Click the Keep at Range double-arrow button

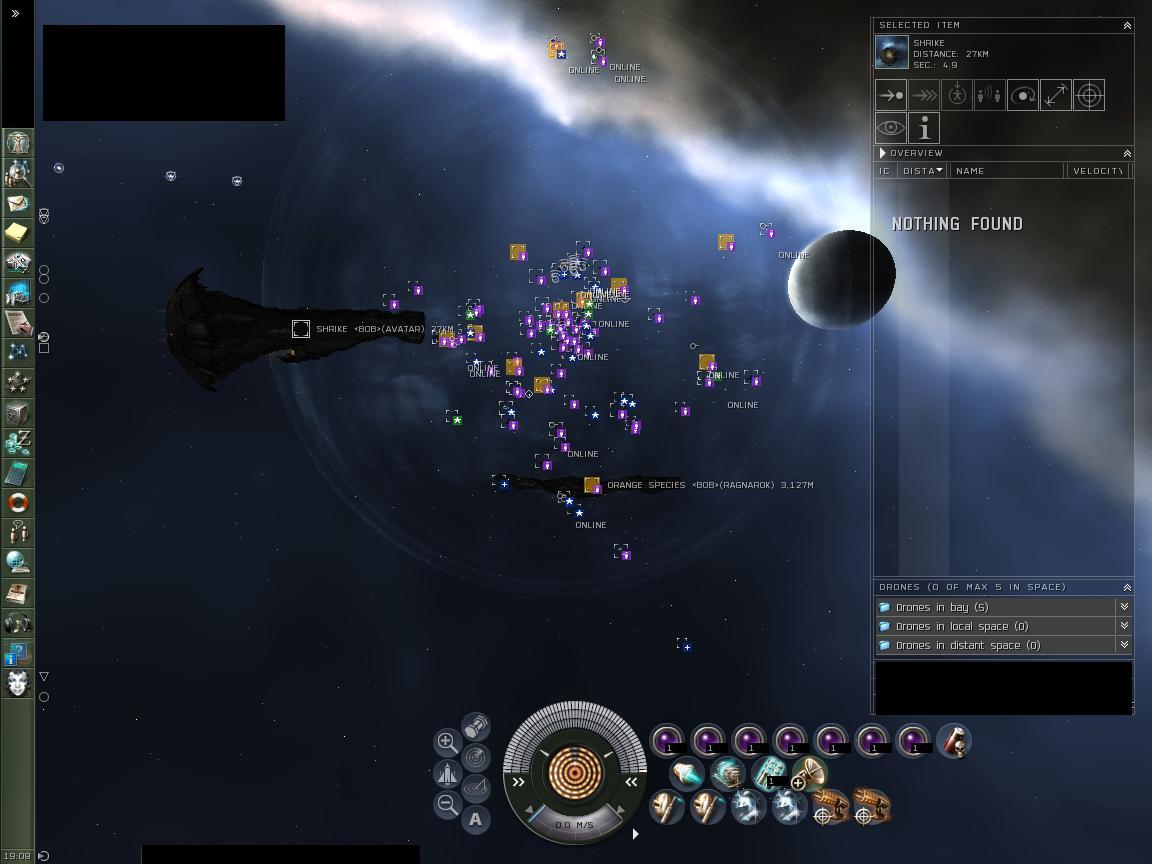[x=1055, y=96]
